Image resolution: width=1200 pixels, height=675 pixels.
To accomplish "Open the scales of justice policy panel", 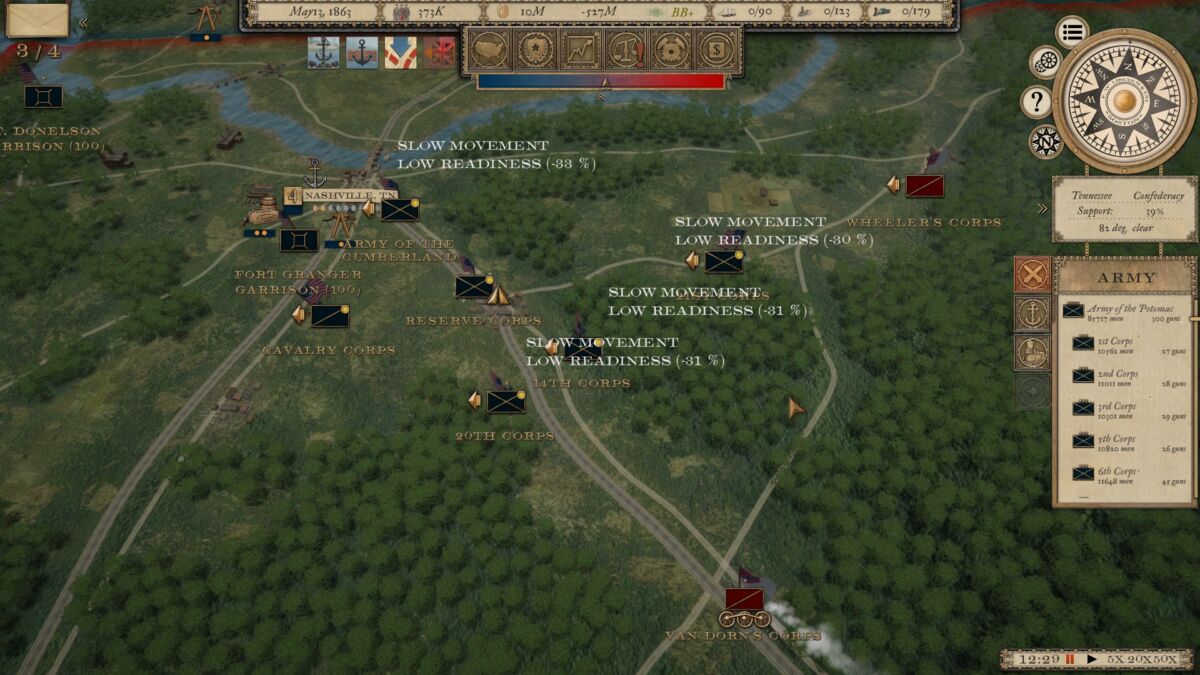I will coord(626,49).
